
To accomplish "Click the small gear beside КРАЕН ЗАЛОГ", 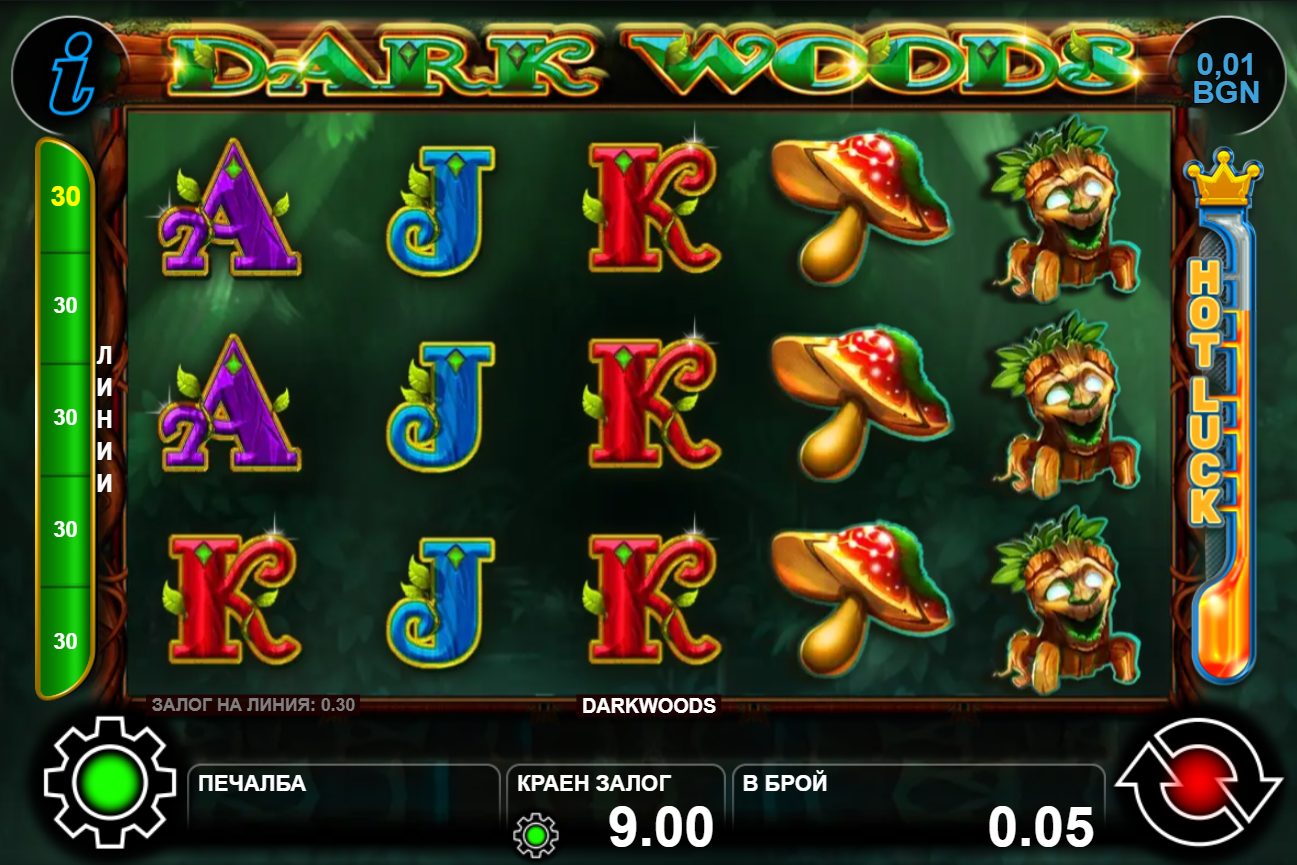I will 536,834.
